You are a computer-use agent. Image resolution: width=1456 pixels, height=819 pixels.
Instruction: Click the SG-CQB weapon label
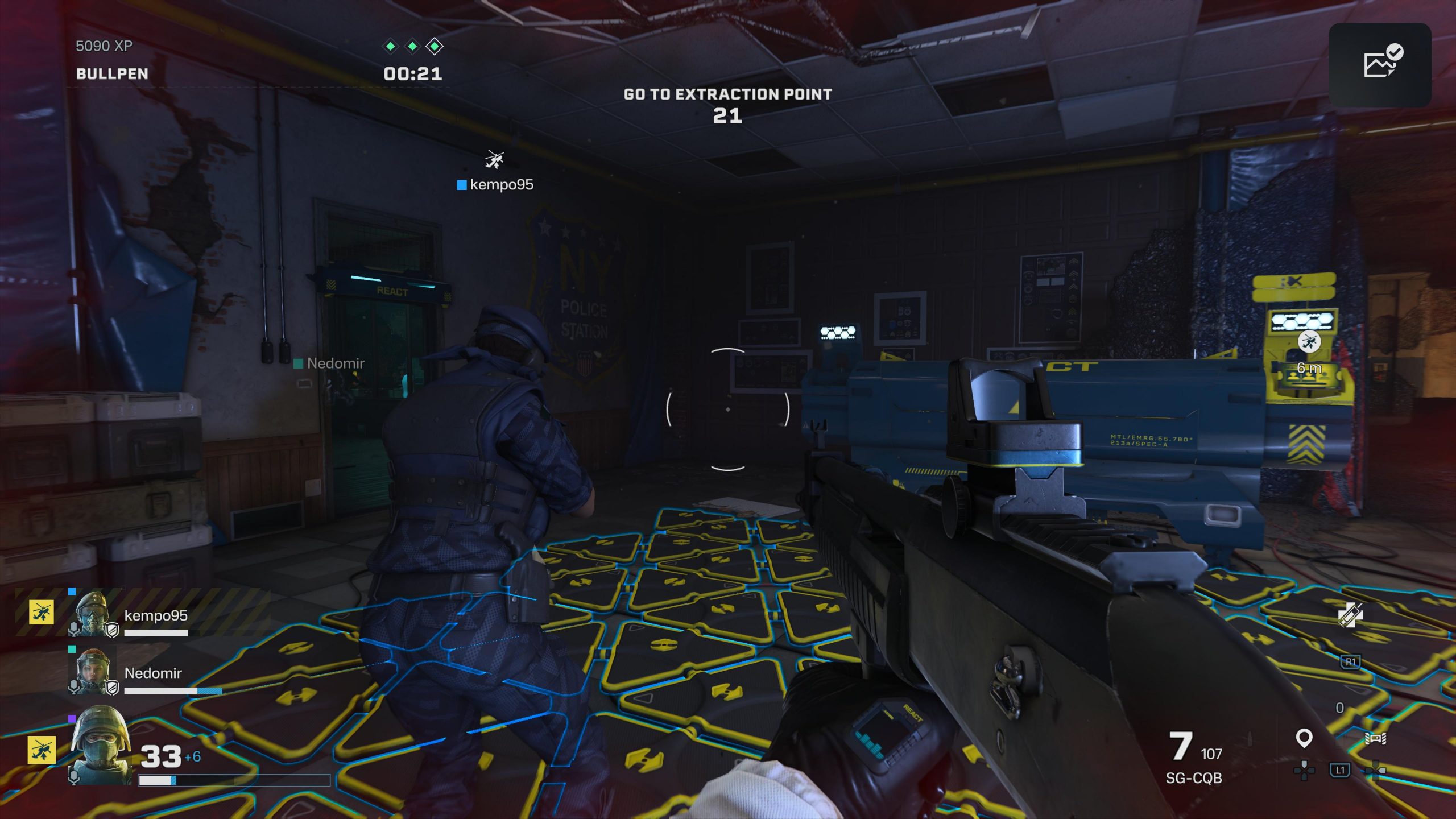tap(1193, 778)
